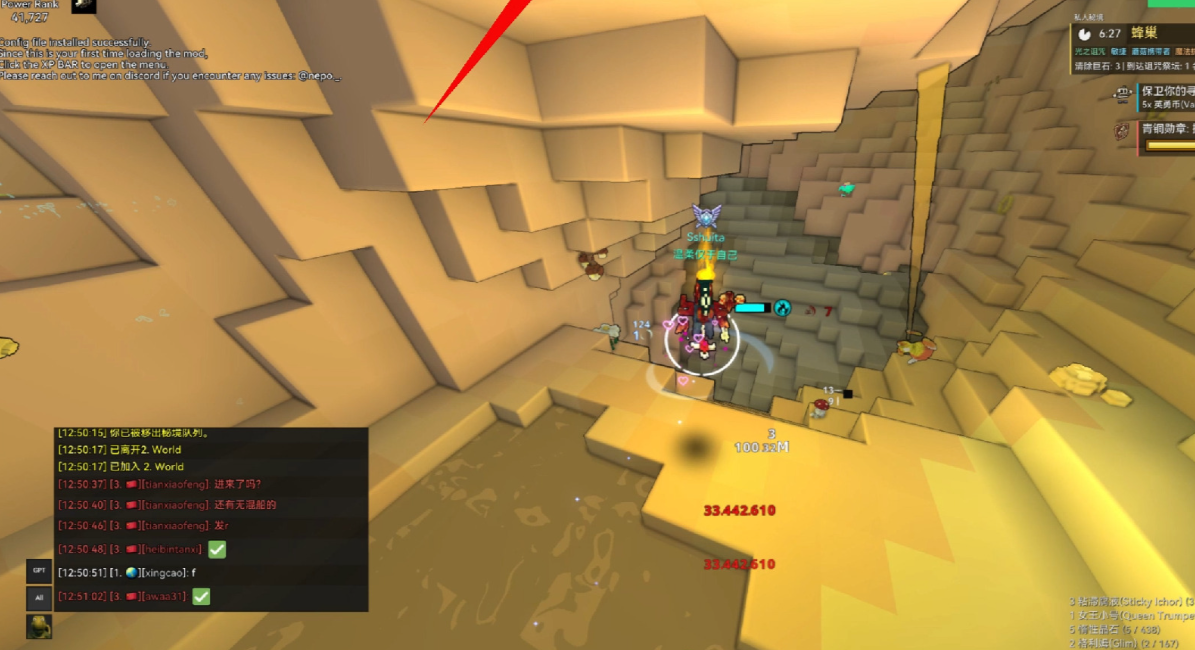Click the heibintanxi player name in chat

tap(172, 549)
